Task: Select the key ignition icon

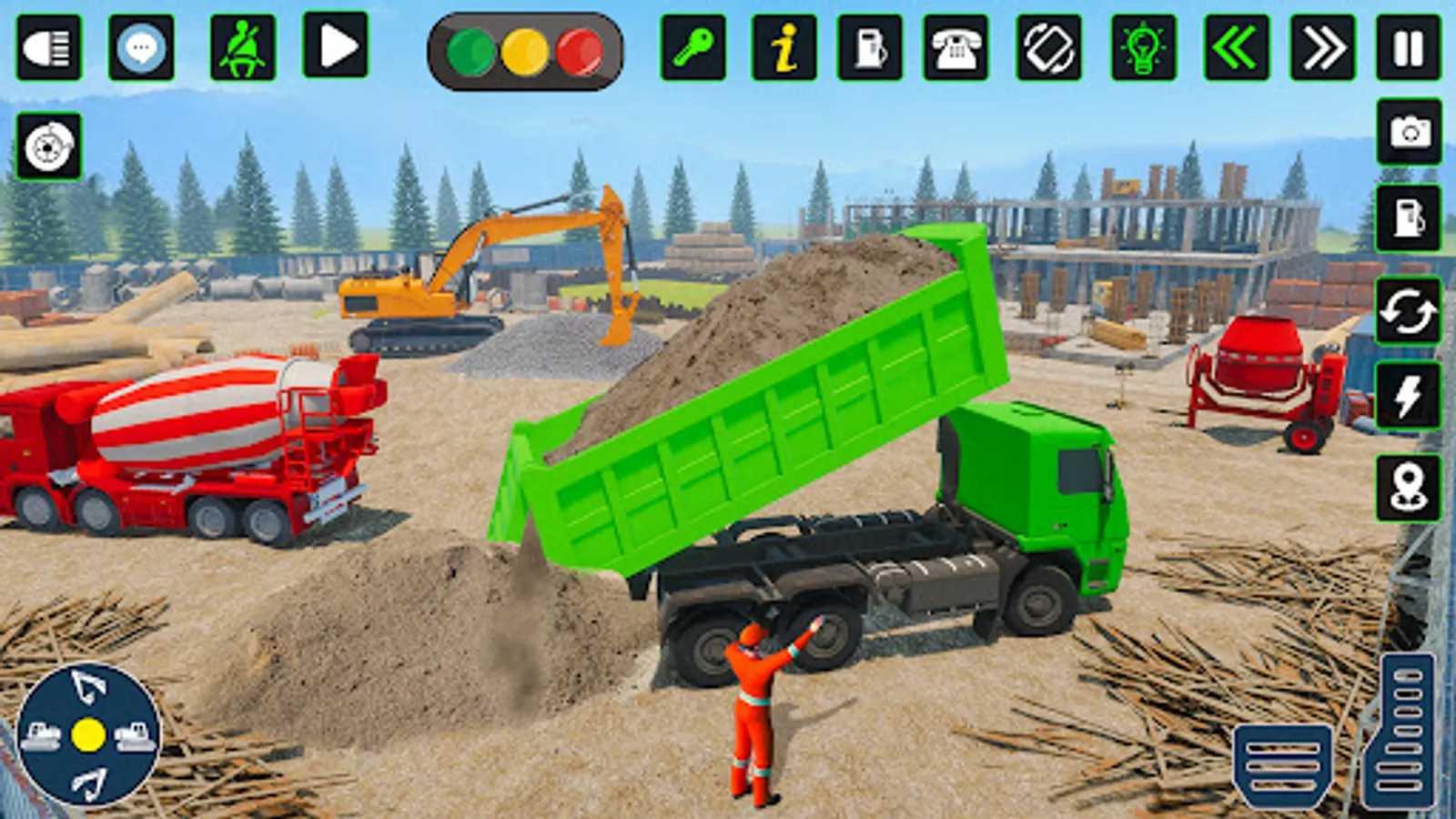Action: coord(693,50)
